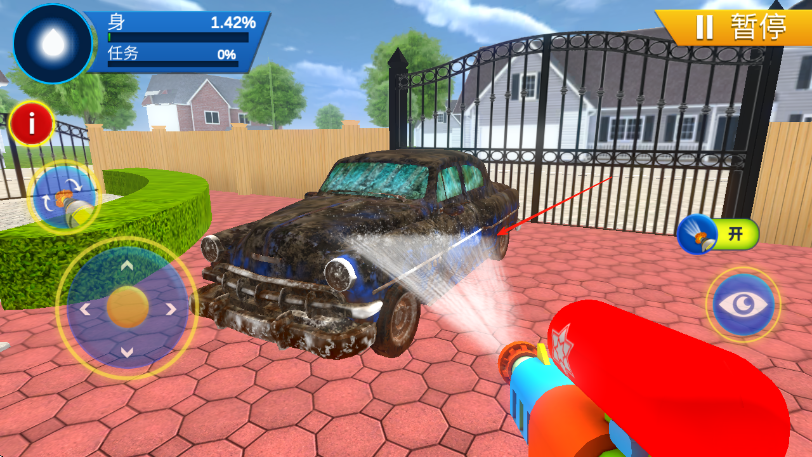Image resolution: width=812 pixels, height=457 pixels.
Task: Tap the movement joystick's up arrow
Action: click(x=126, y=266)
